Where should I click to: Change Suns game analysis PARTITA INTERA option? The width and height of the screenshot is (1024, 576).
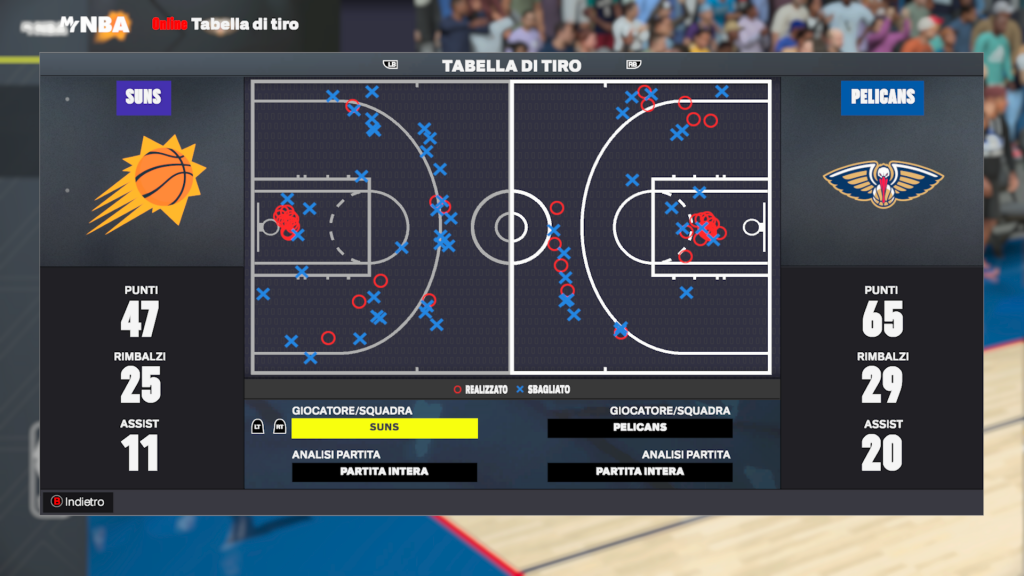tap(384, 472)
